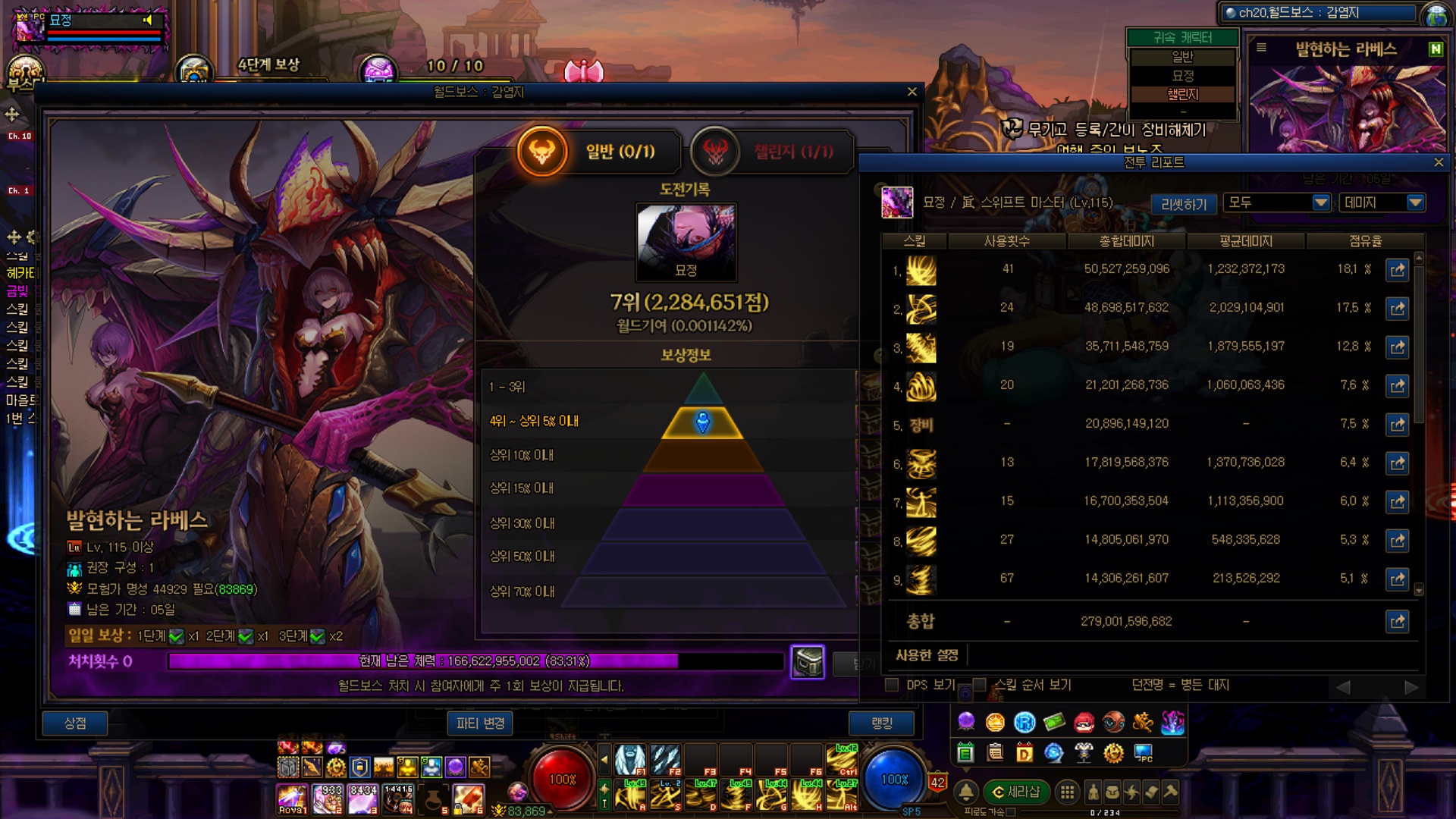The height and width of the screenshot is (819, 1456).
Task: Open the 데미지 dropdown
Action: tap(1382, 202)
